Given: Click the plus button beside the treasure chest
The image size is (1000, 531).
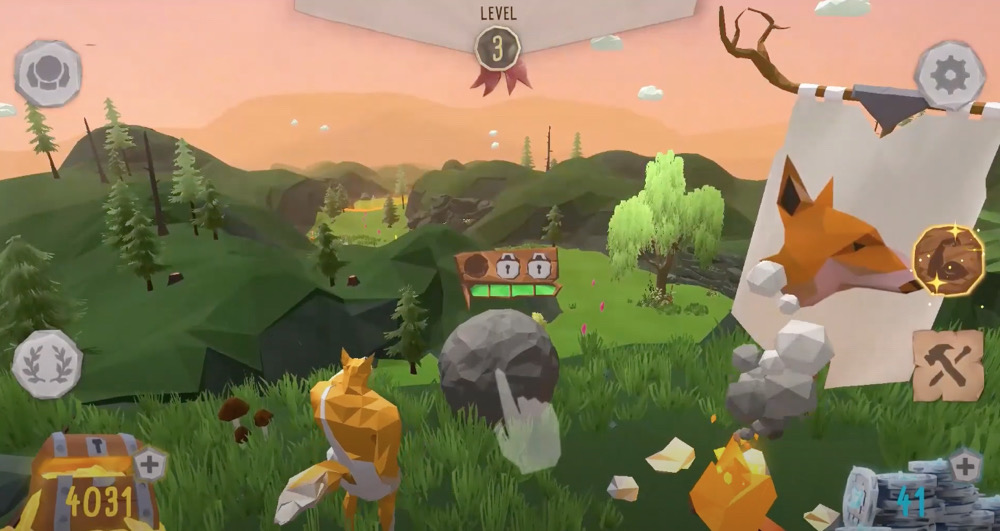Looking at the screenshot, I should (150, 464).
